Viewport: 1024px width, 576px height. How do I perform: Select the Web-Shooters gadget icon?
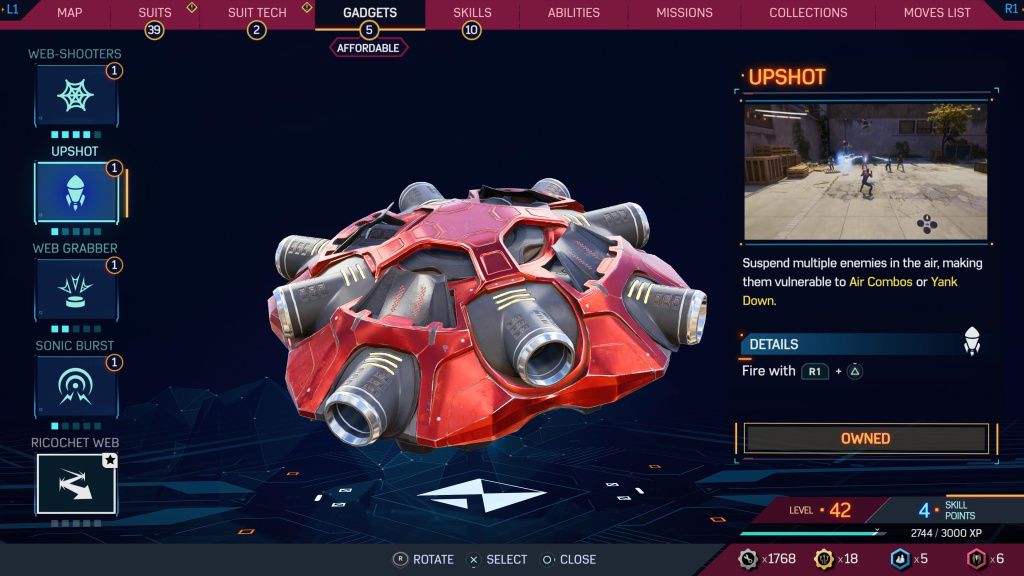tap(76, 96)
